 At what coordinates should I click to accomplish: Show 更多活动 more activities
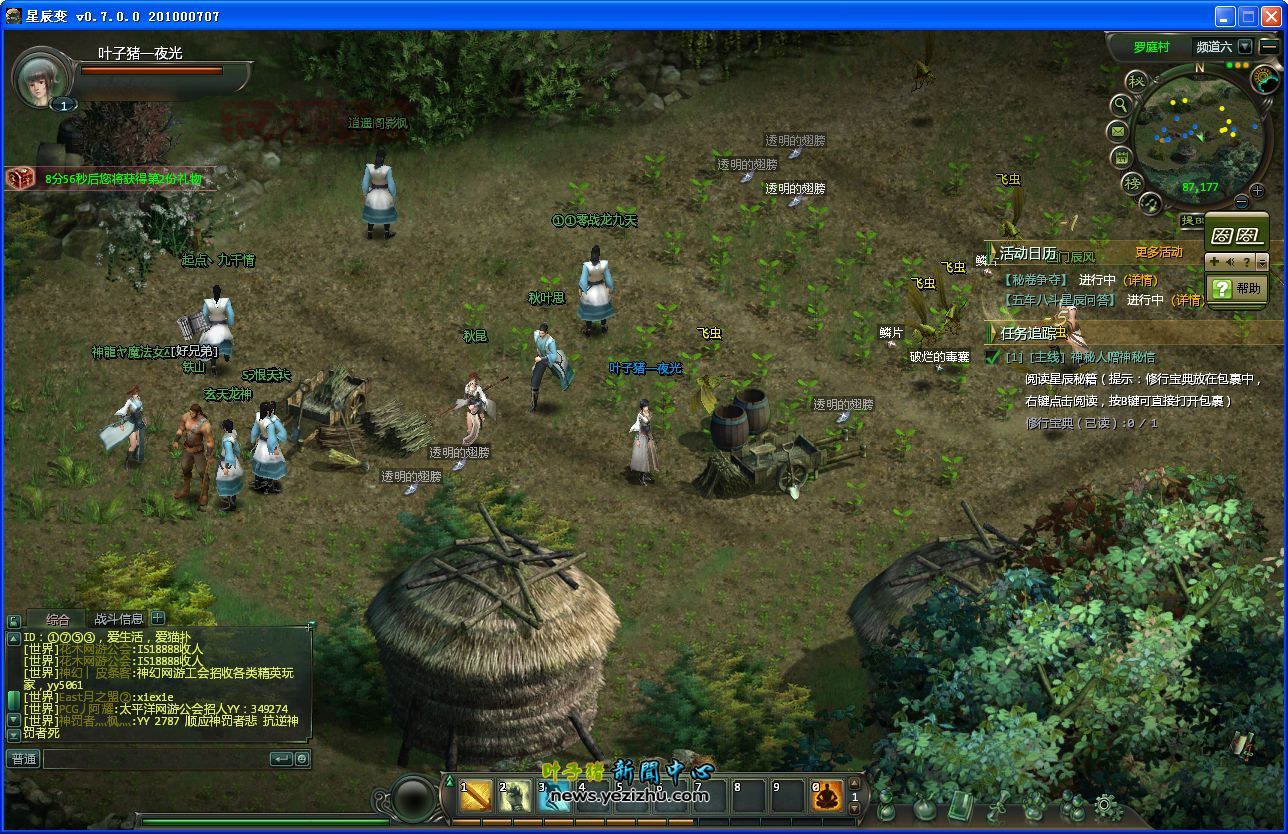tap(1158, 253)
